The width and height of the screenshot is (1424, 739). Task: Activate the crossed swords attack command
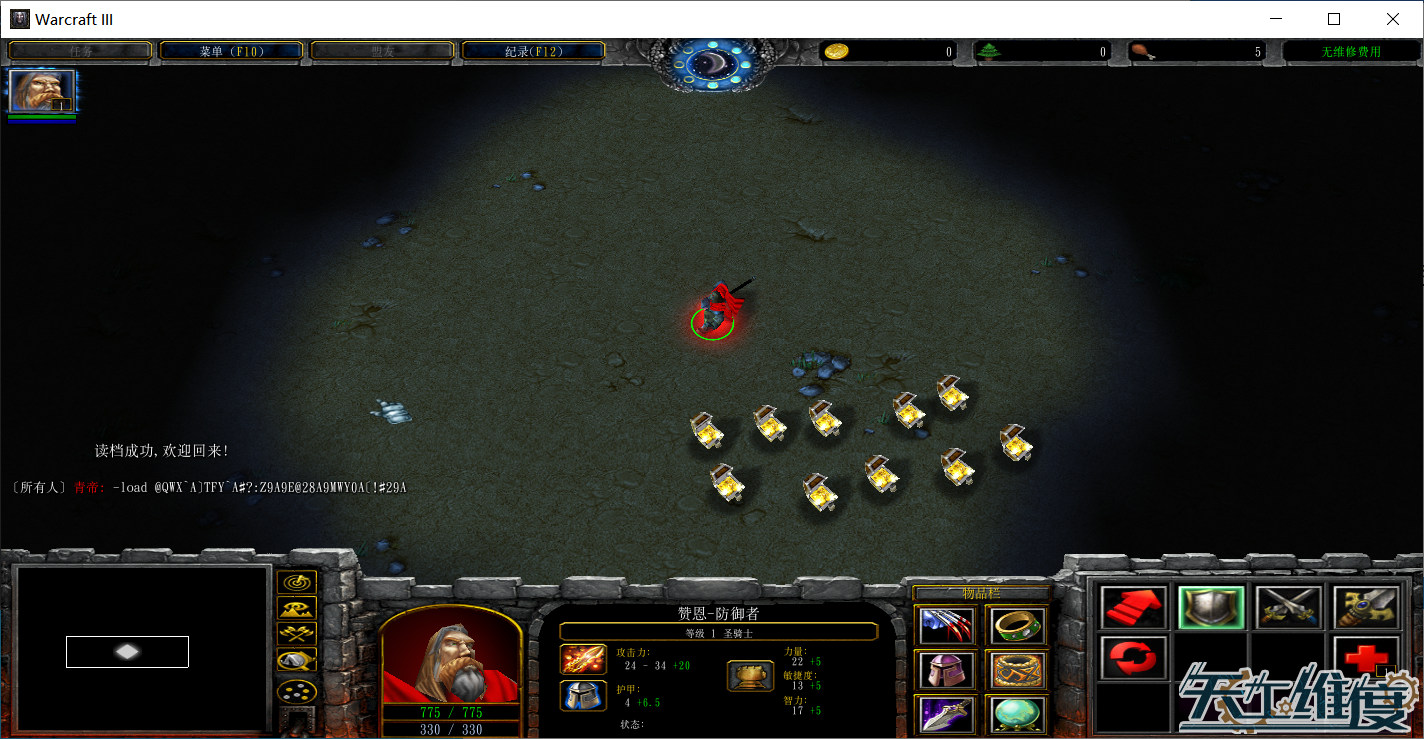pos(1289,607)
